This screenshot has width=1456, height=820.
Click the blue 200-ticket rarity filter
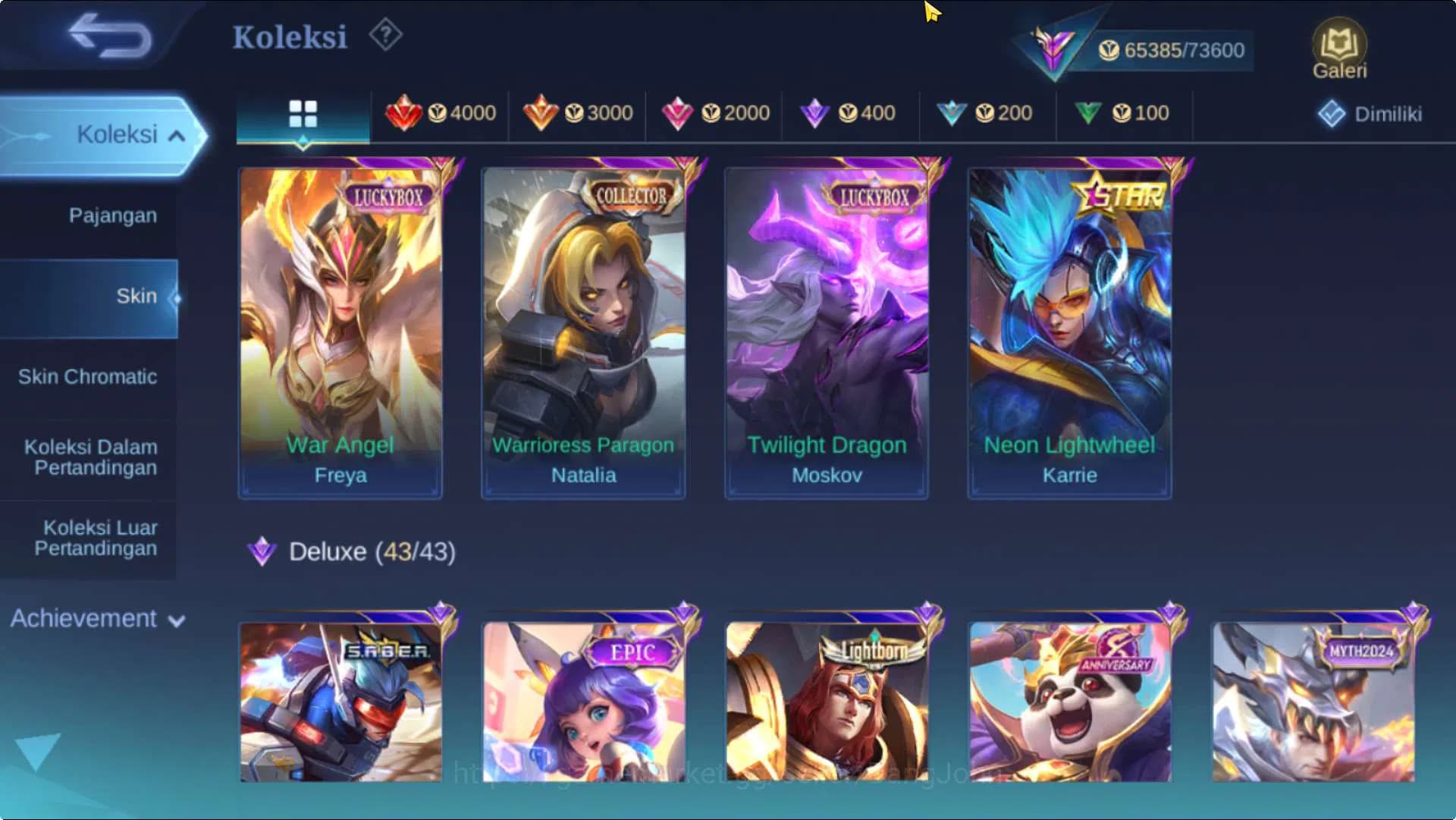(x=953, y=112)
